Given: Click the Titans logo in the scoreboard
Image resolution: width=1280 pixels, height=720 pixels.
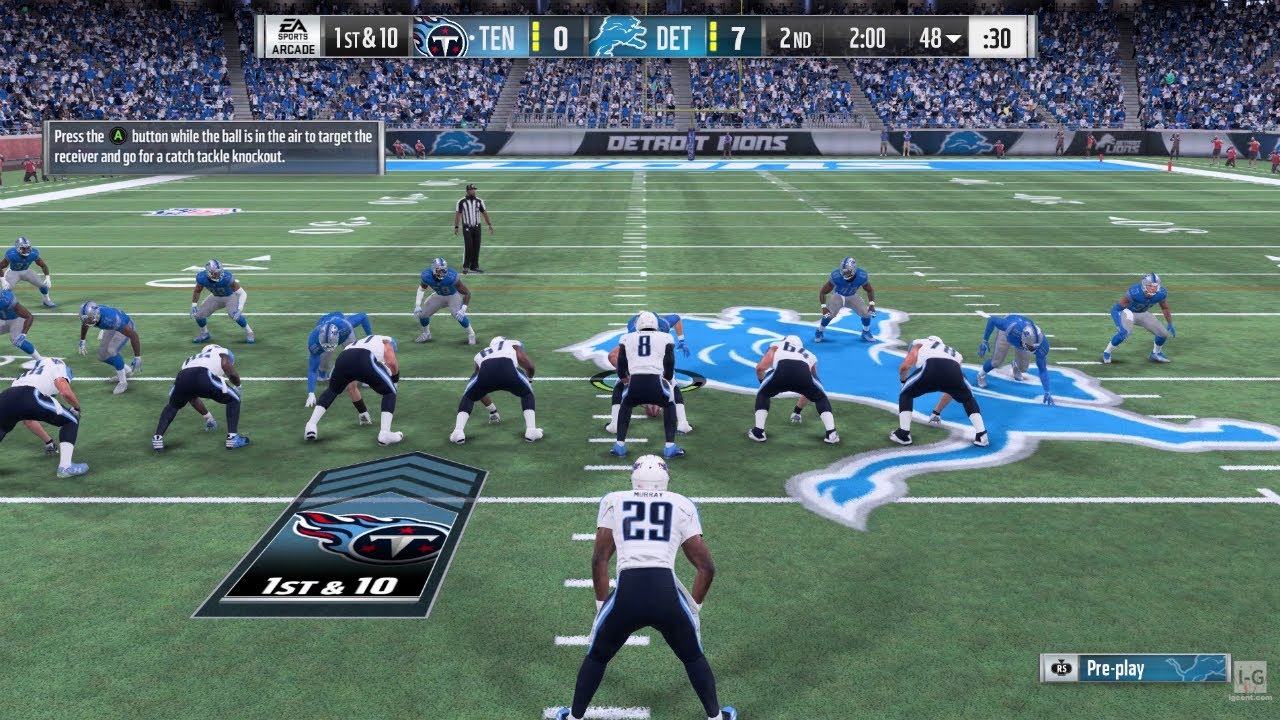Looking at the screenshot, I should point(440,39).
